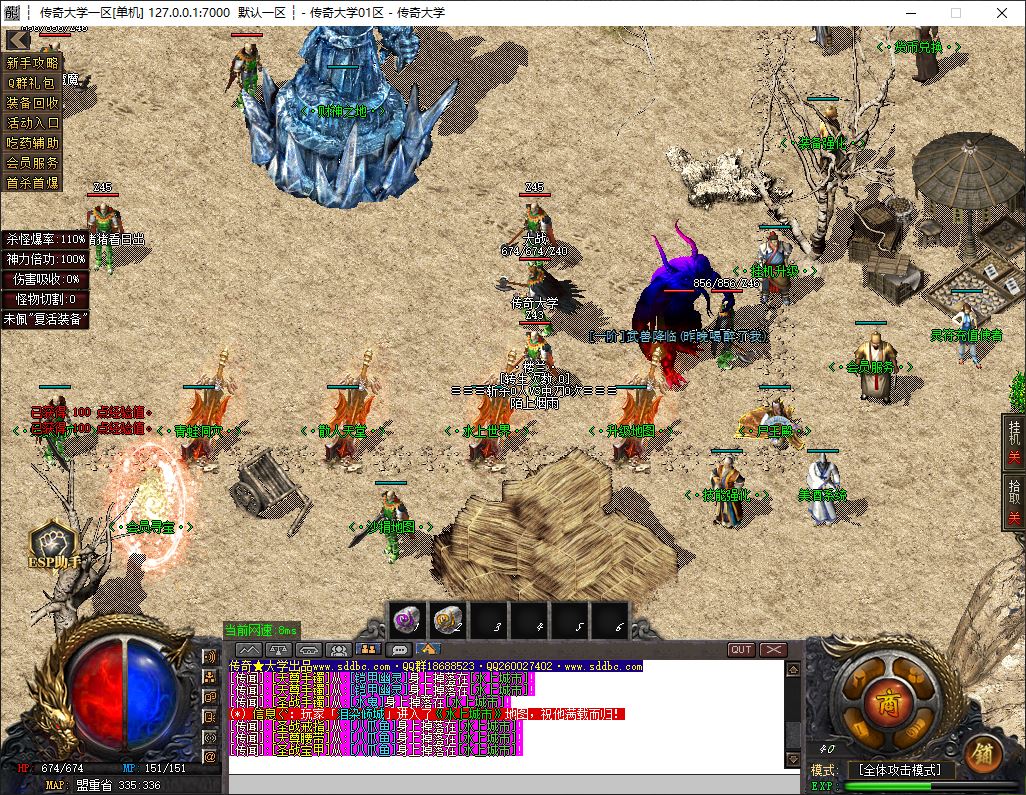Screen dimensions: 1026x795
Task: View the 首杀首爆 first kill records
Action: click(x=33, y=183)
